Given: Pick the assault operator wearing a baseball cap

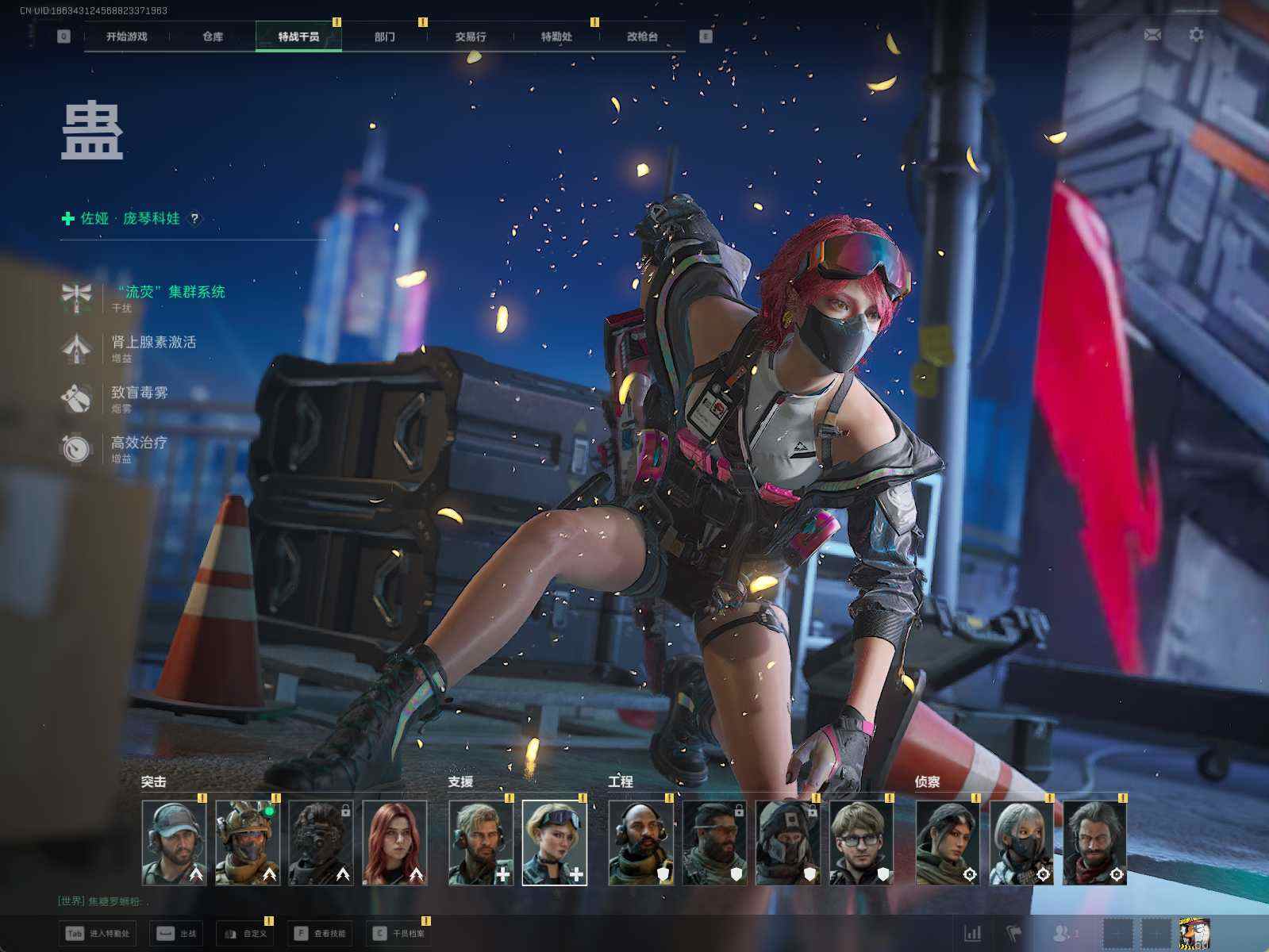Looking at the screenshot, I should pos(174,843).
